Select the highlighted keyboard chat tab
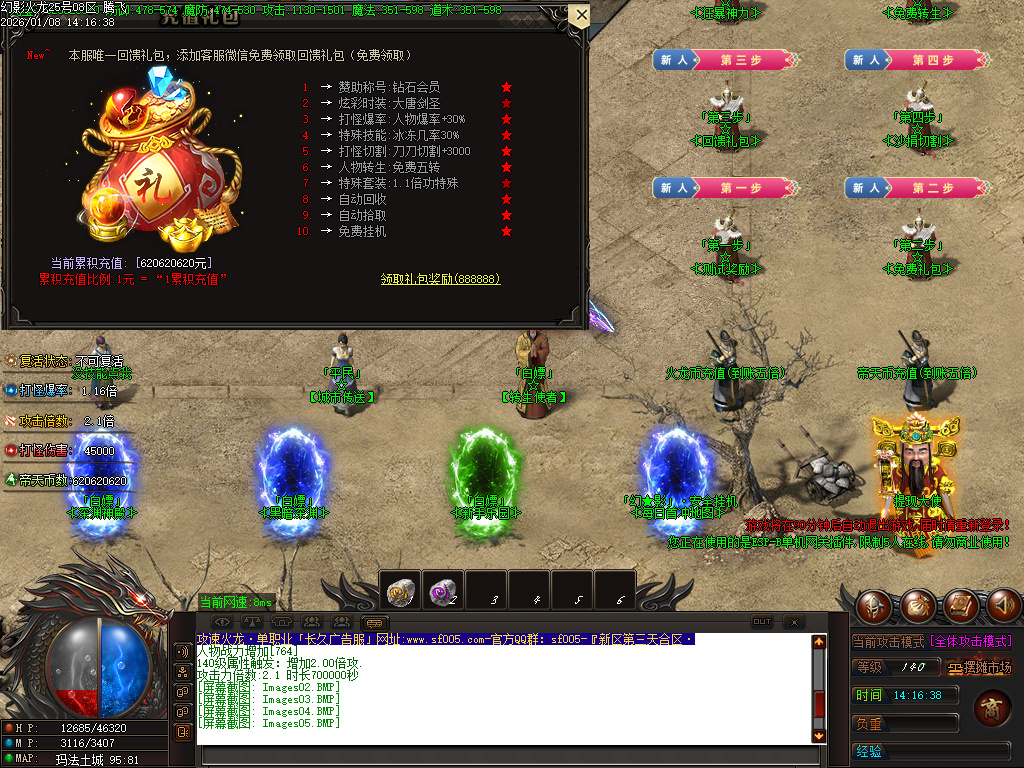 tap(374, 623)
